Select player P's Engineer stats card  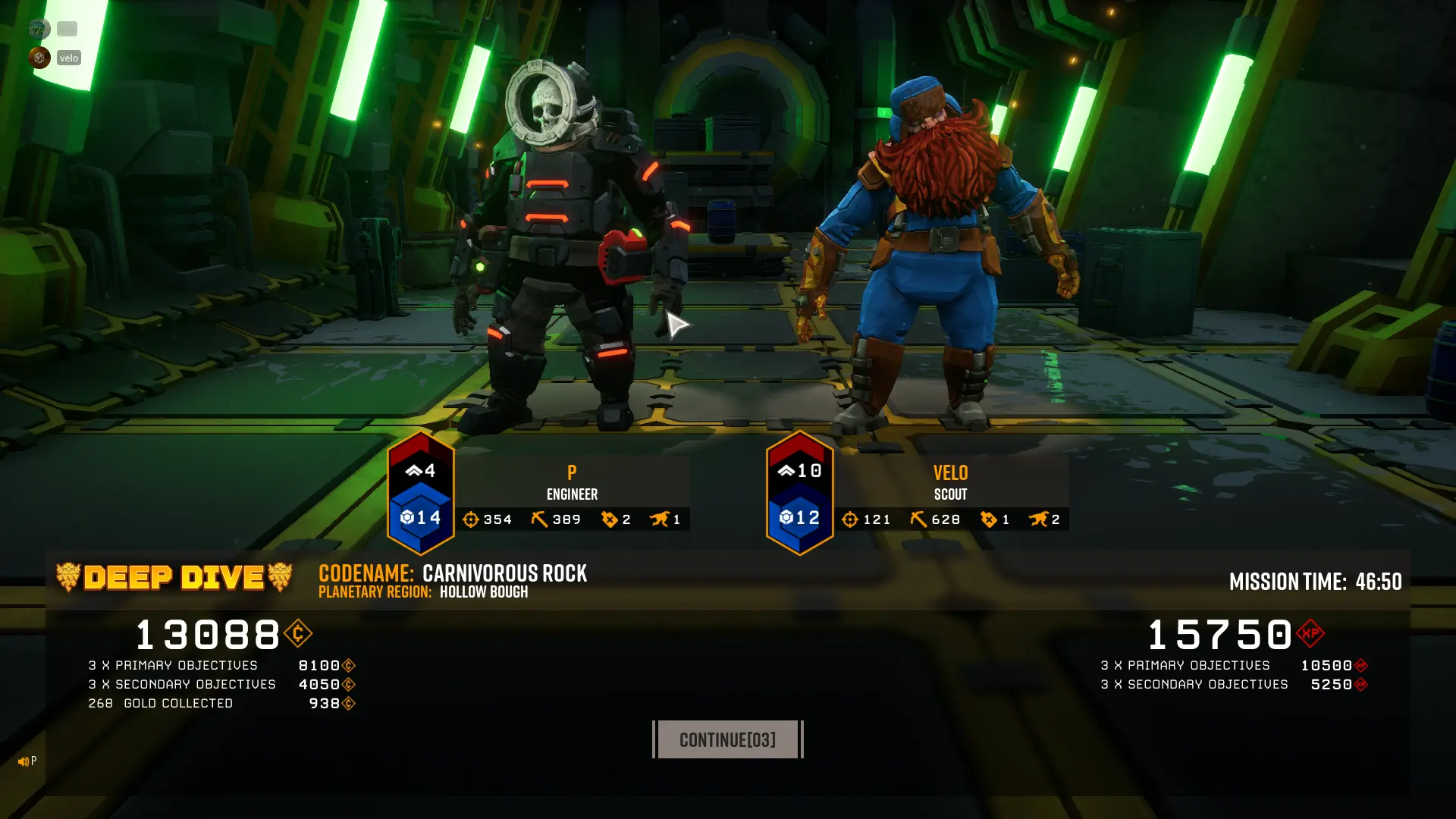coord(572,493)
